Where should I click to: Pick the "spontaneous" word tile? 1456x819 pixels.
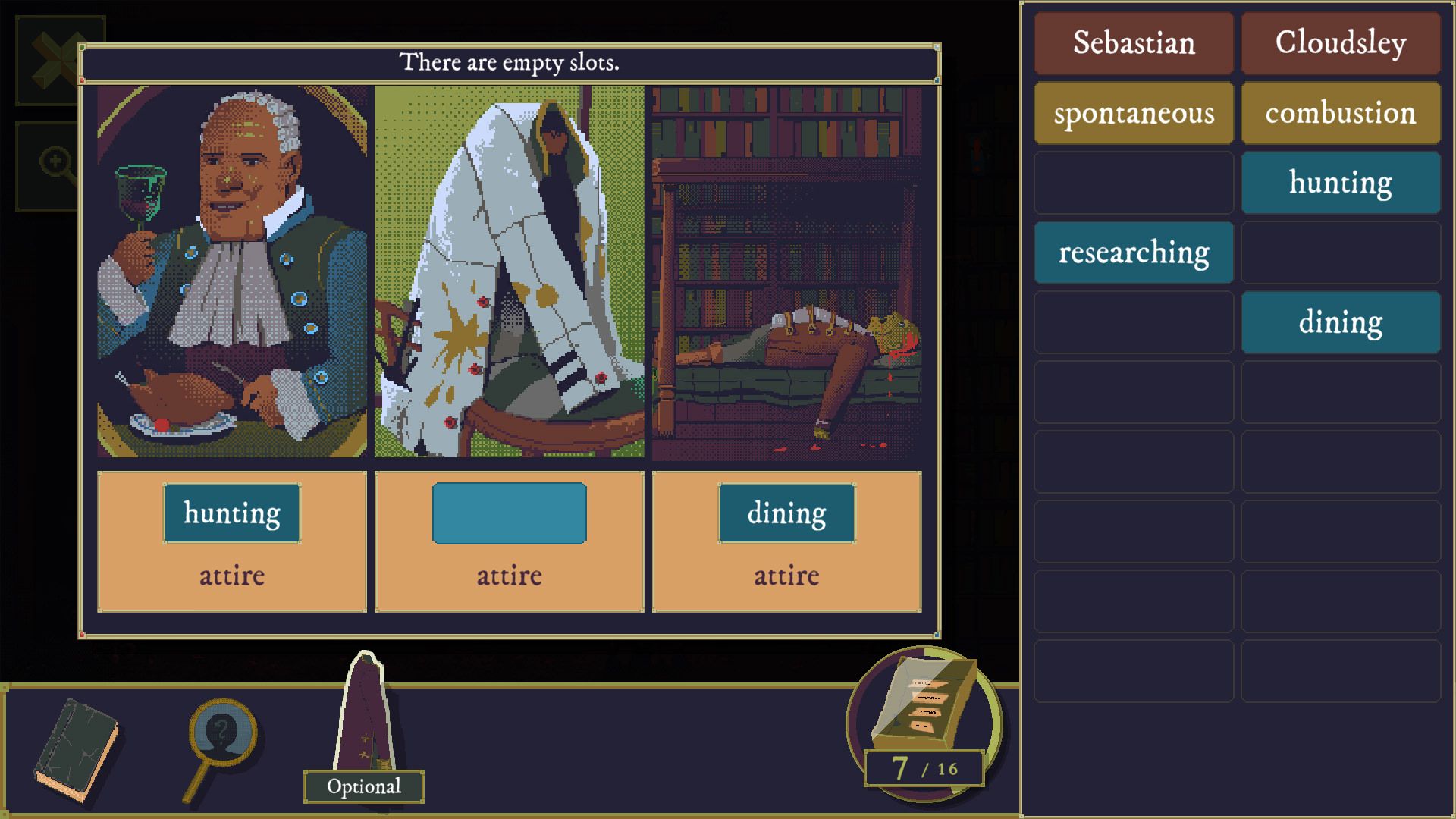coord(1133,113)
